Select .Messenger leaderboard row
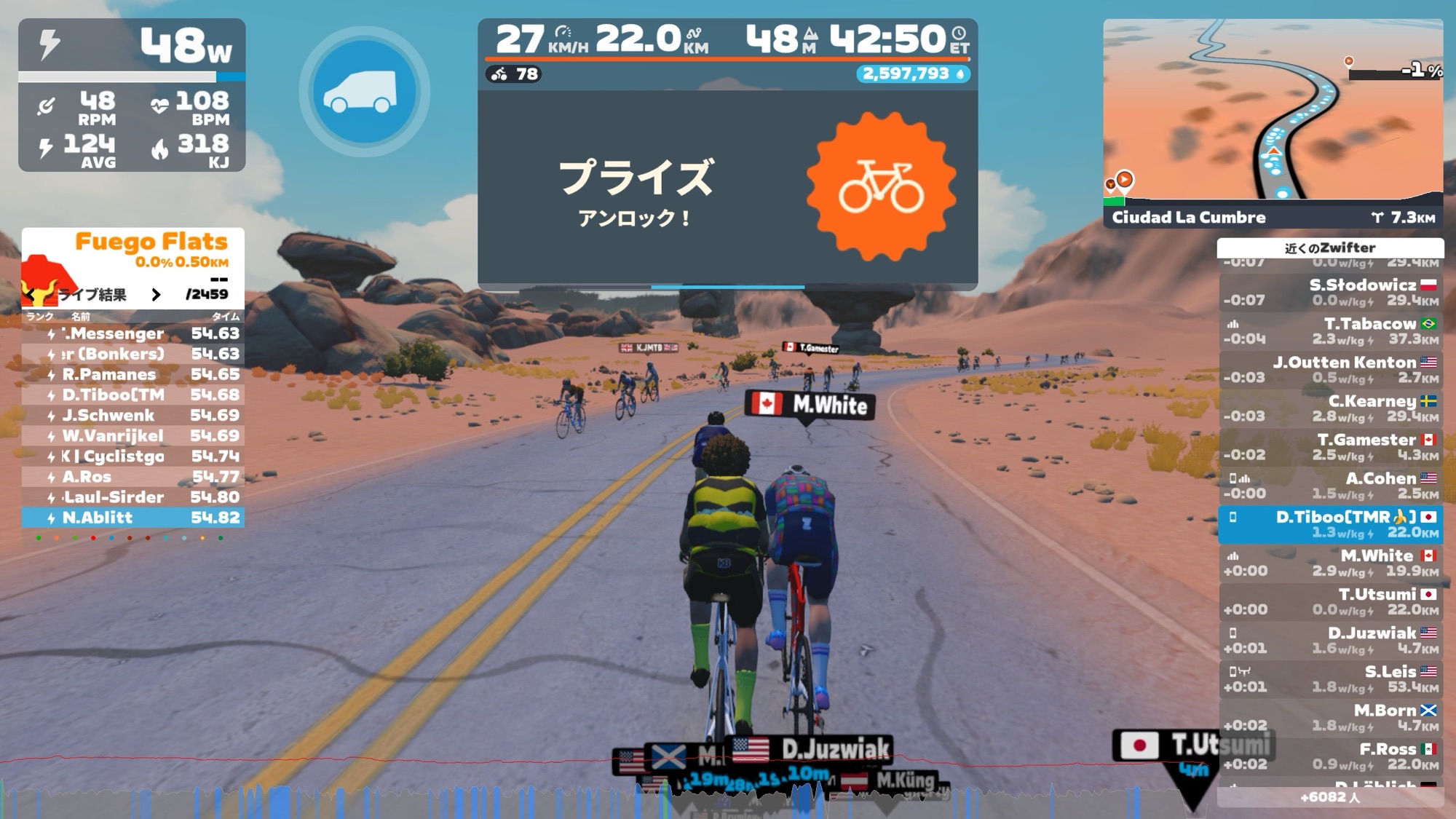Viewport: 1456px width, 819px height. tap(132, 333)
